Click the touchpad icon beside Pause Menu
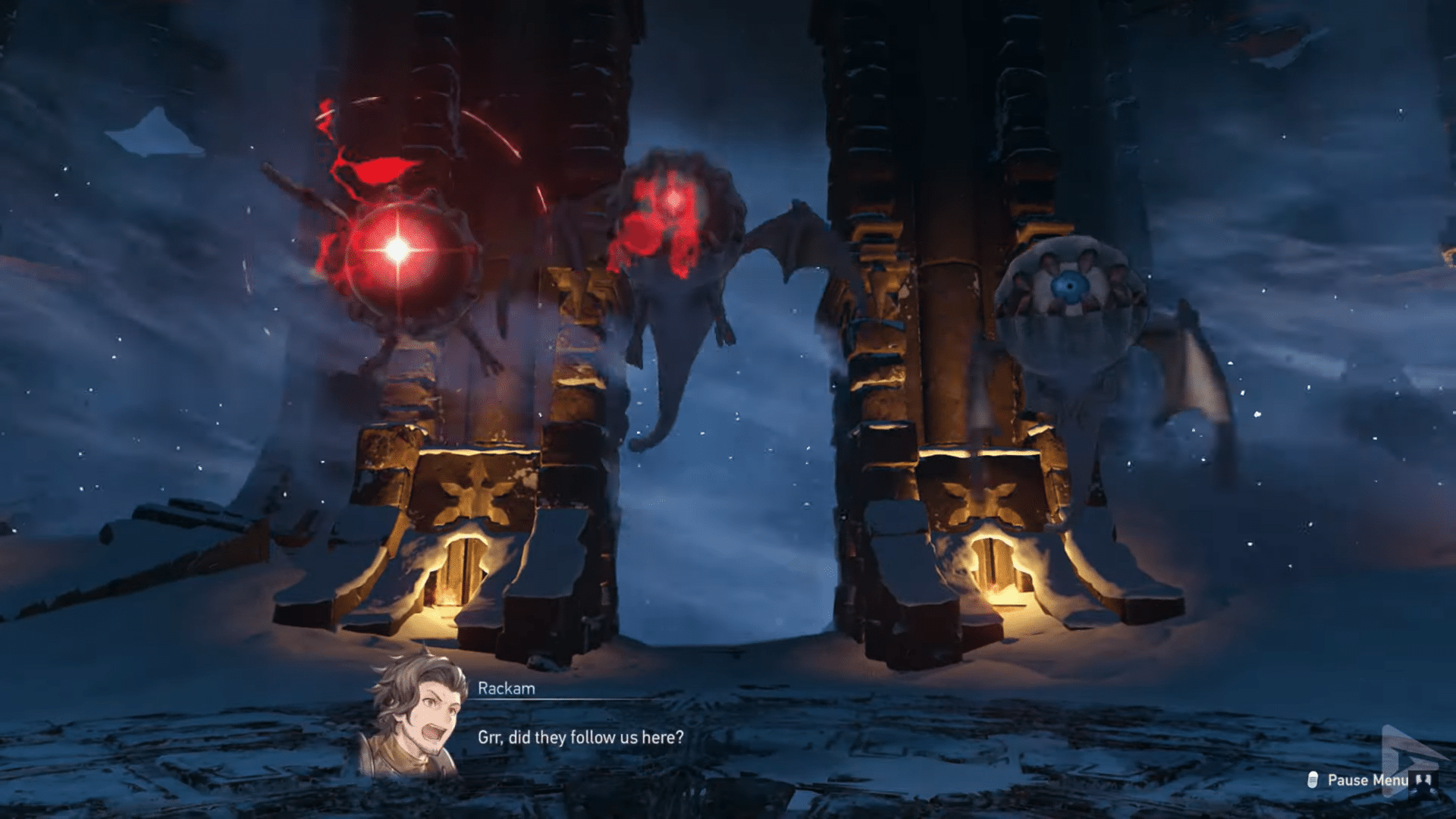Viewport: 1456px width, 819px height. [1312, 780]
